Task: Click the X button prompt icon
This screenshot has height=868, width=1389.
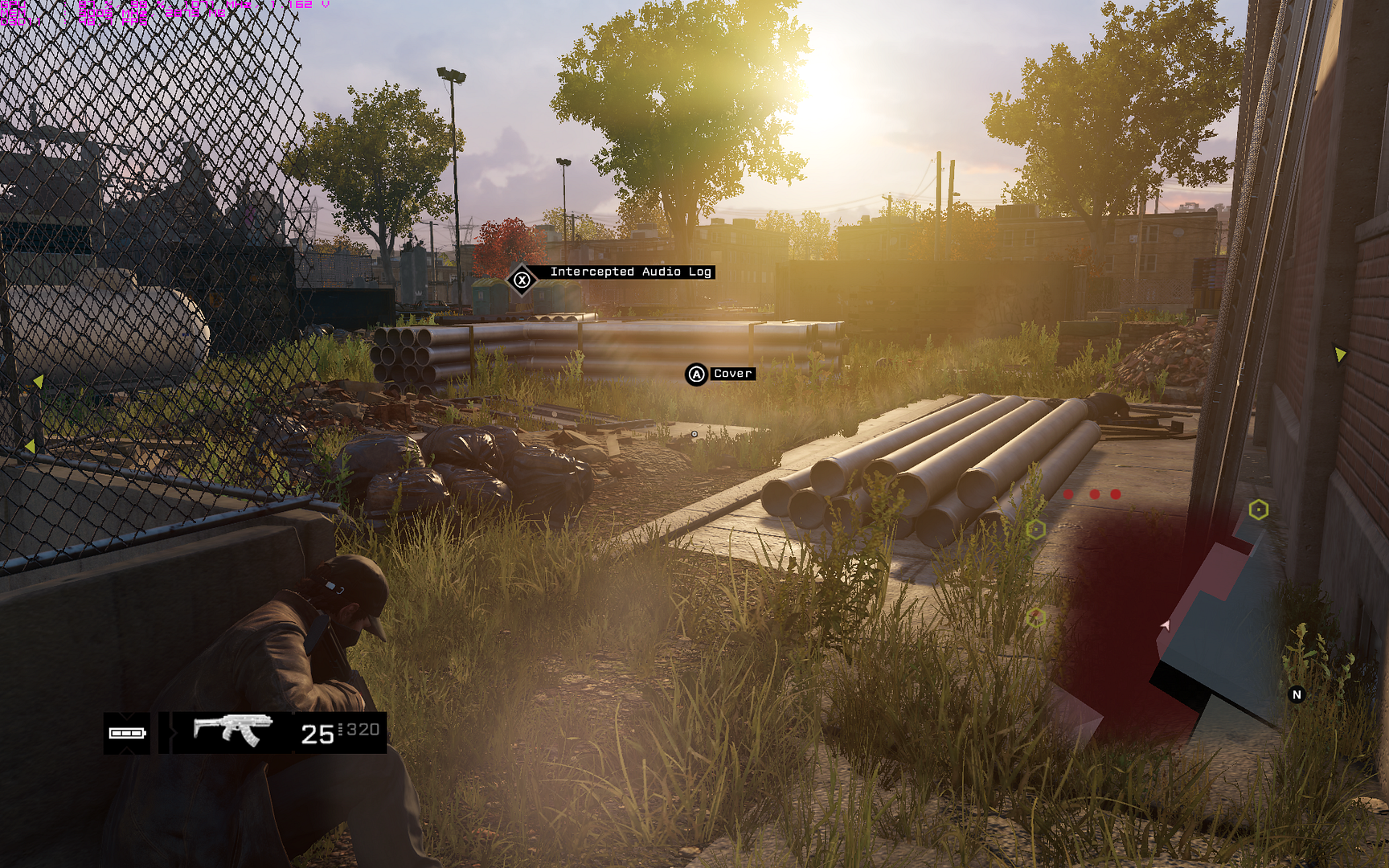Action: 522,280
